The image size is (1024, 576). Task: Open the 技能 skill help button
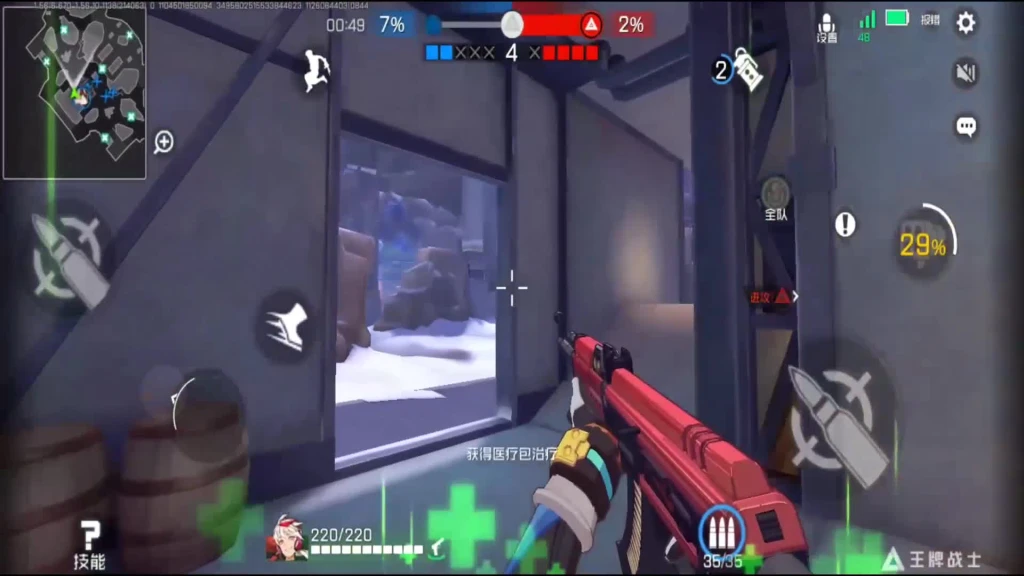pyautogui.click(x=90, y=545)
